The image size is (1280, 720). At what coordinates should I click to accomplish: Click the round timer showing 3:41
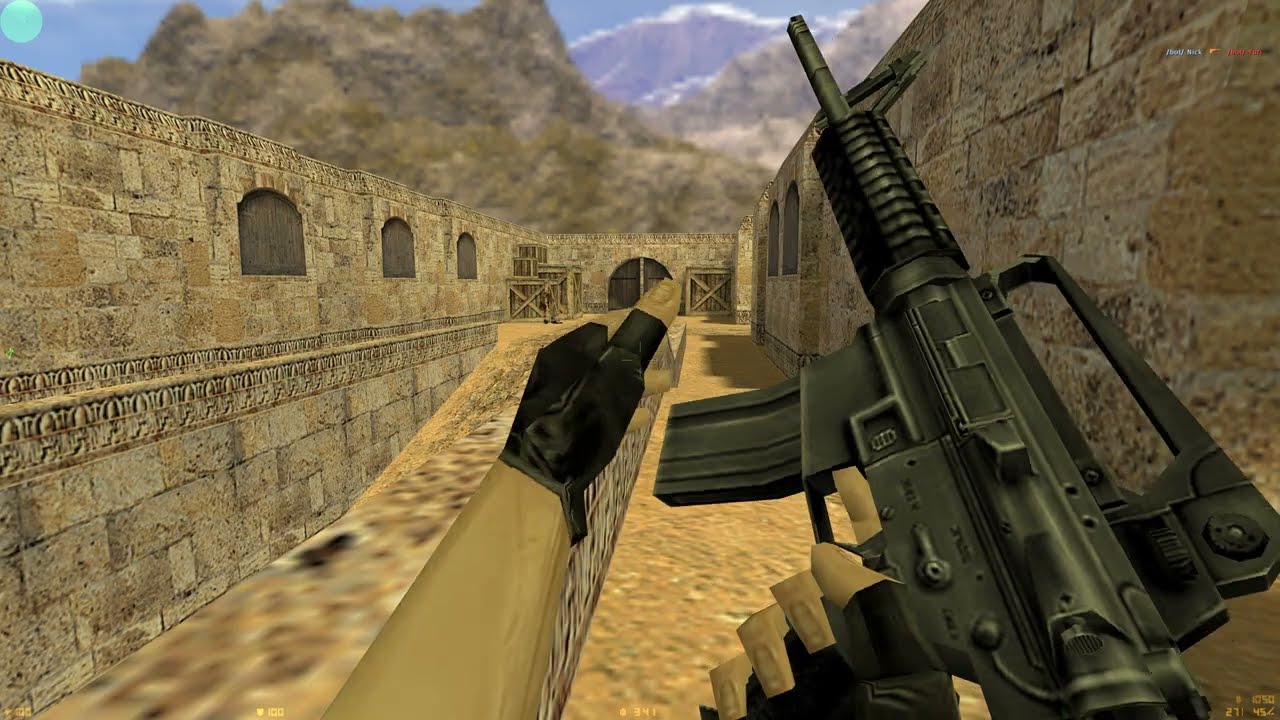coord(645,712)
